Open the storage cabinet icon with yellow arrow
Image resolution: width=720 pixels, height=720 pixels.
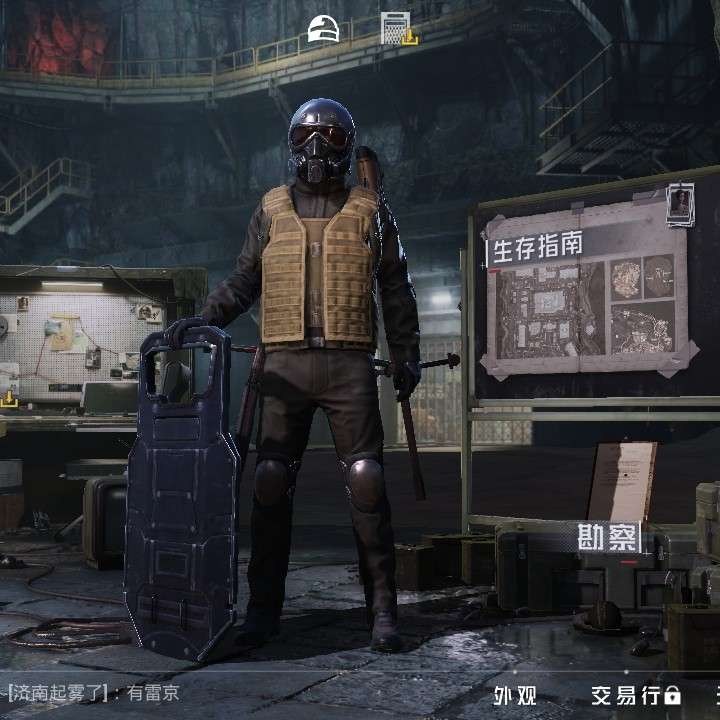click(x=397, y=28)
